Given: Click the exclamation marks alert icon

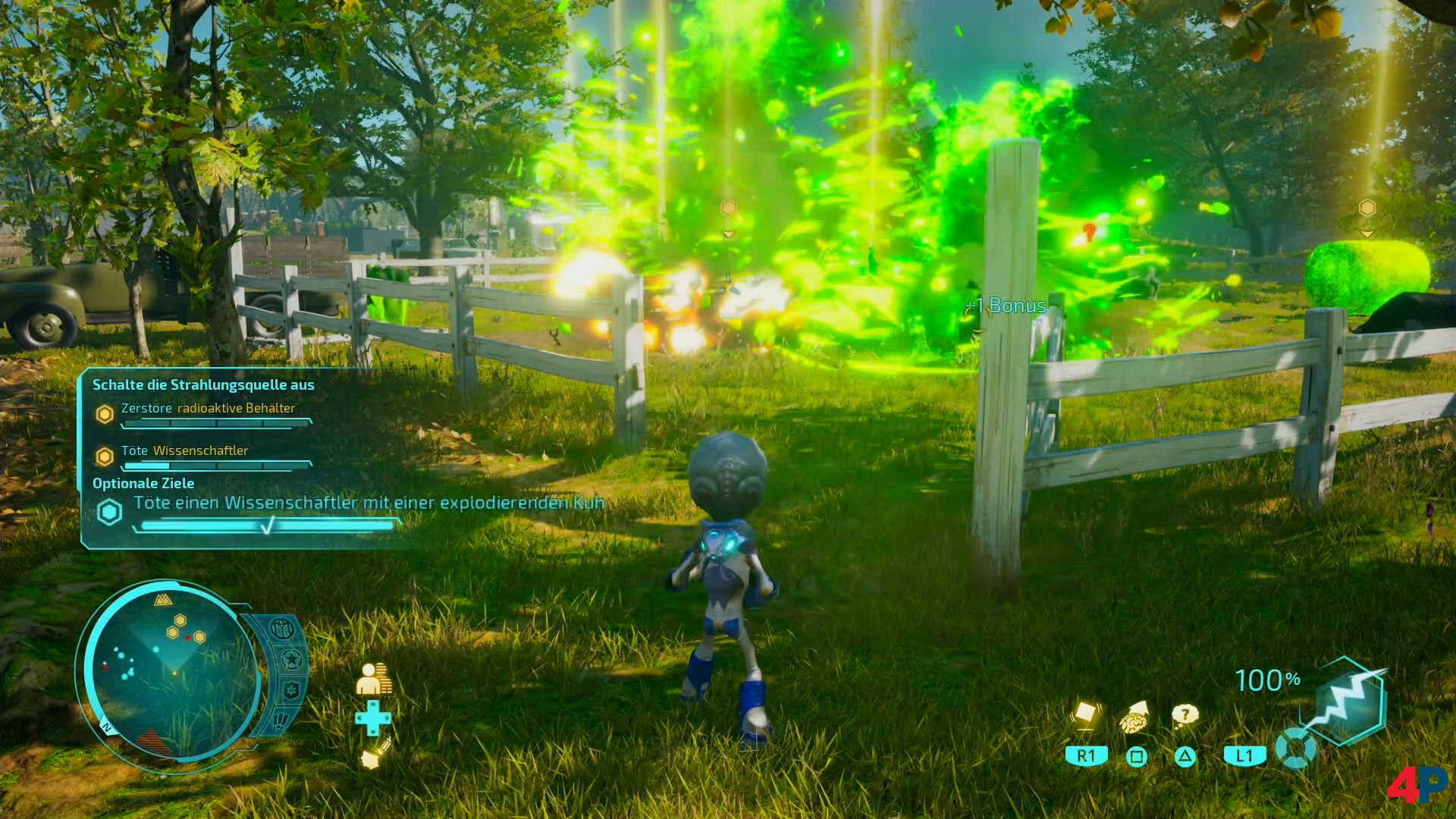Looking at the screenshot, I should pos(281,720).
